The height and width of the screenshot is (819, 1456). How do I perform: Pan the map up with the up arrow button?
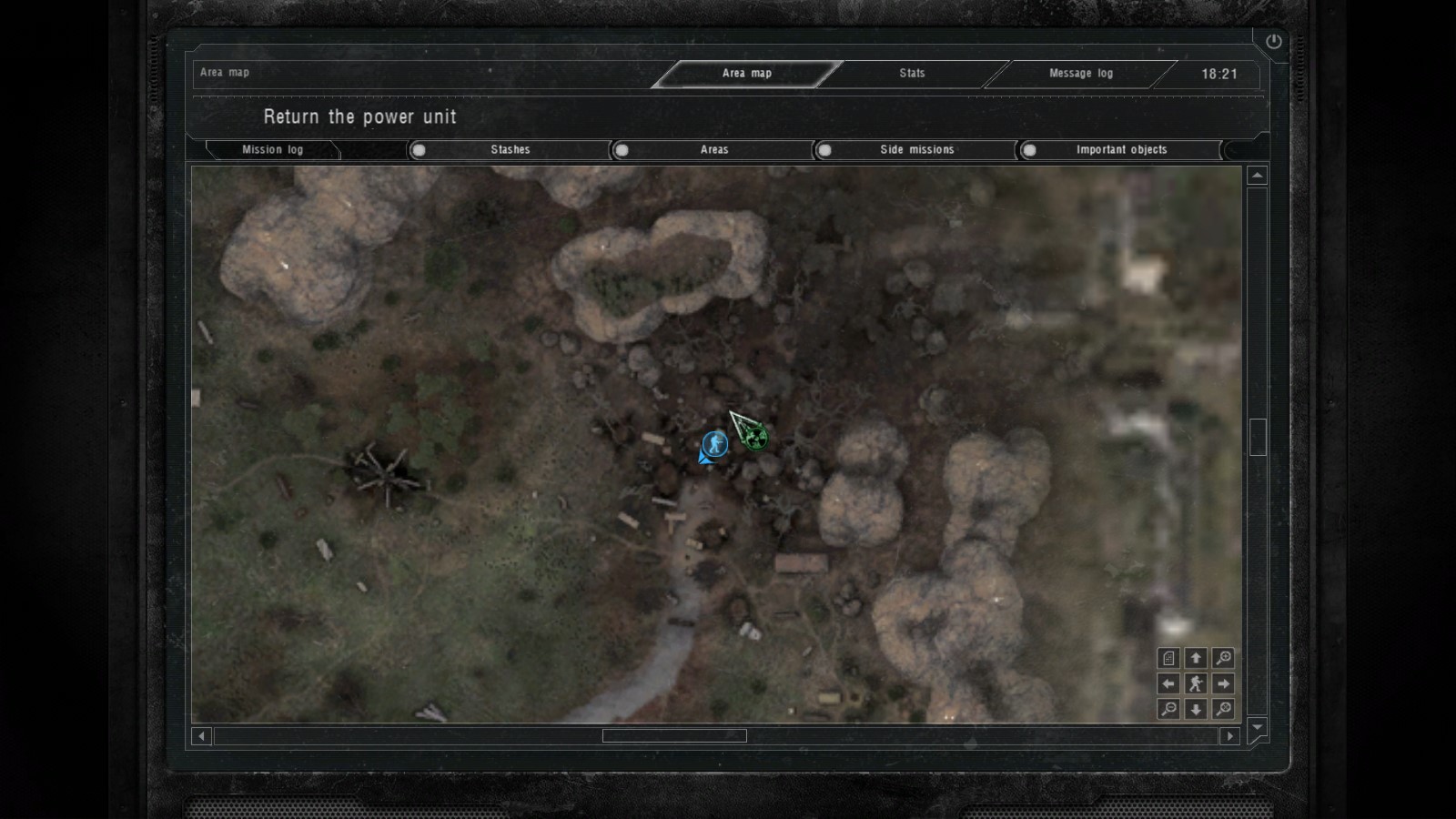point(1196,658)
